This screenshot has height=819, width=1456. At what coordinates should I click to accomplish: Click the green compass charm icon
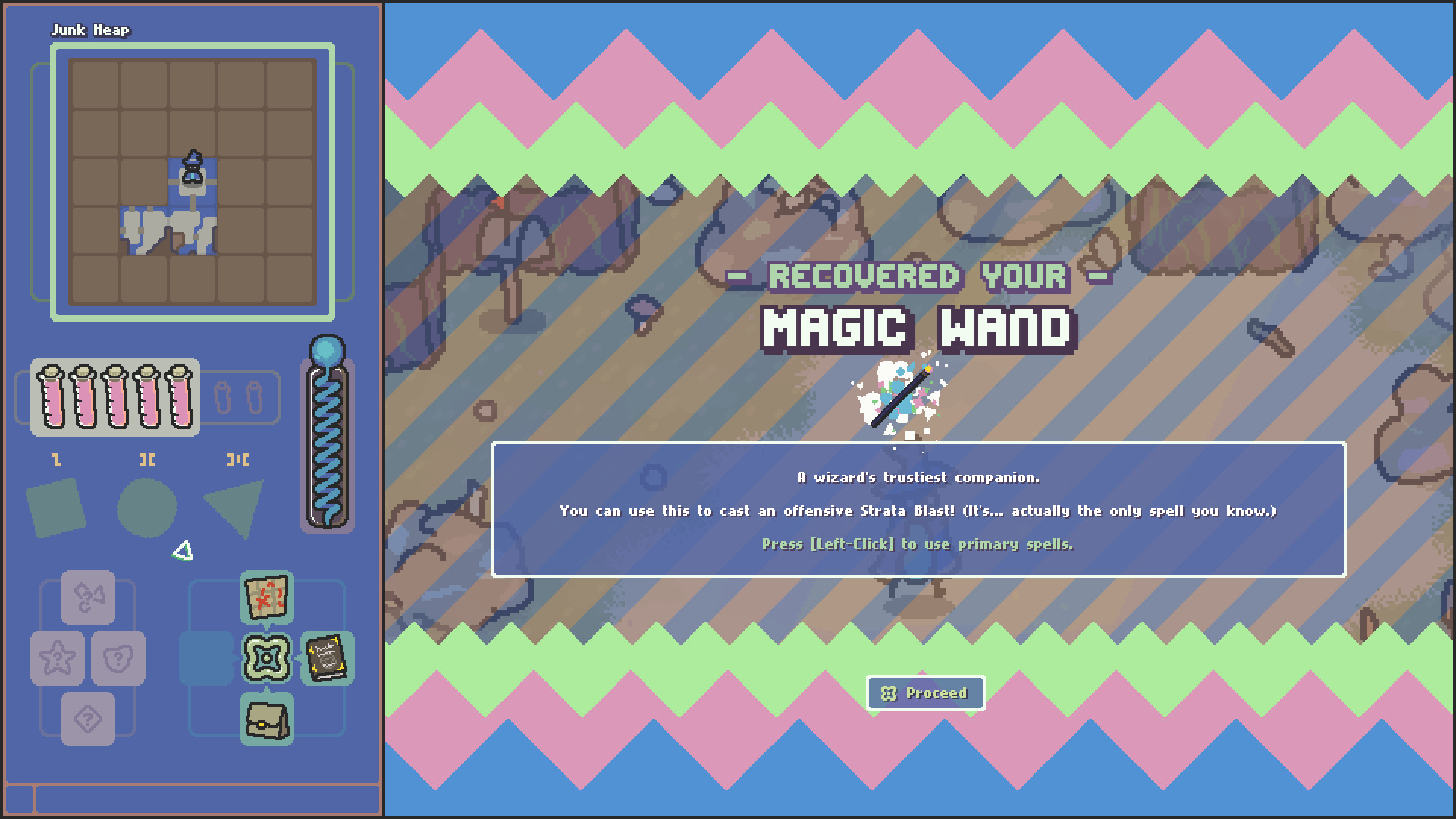(267, 658)
